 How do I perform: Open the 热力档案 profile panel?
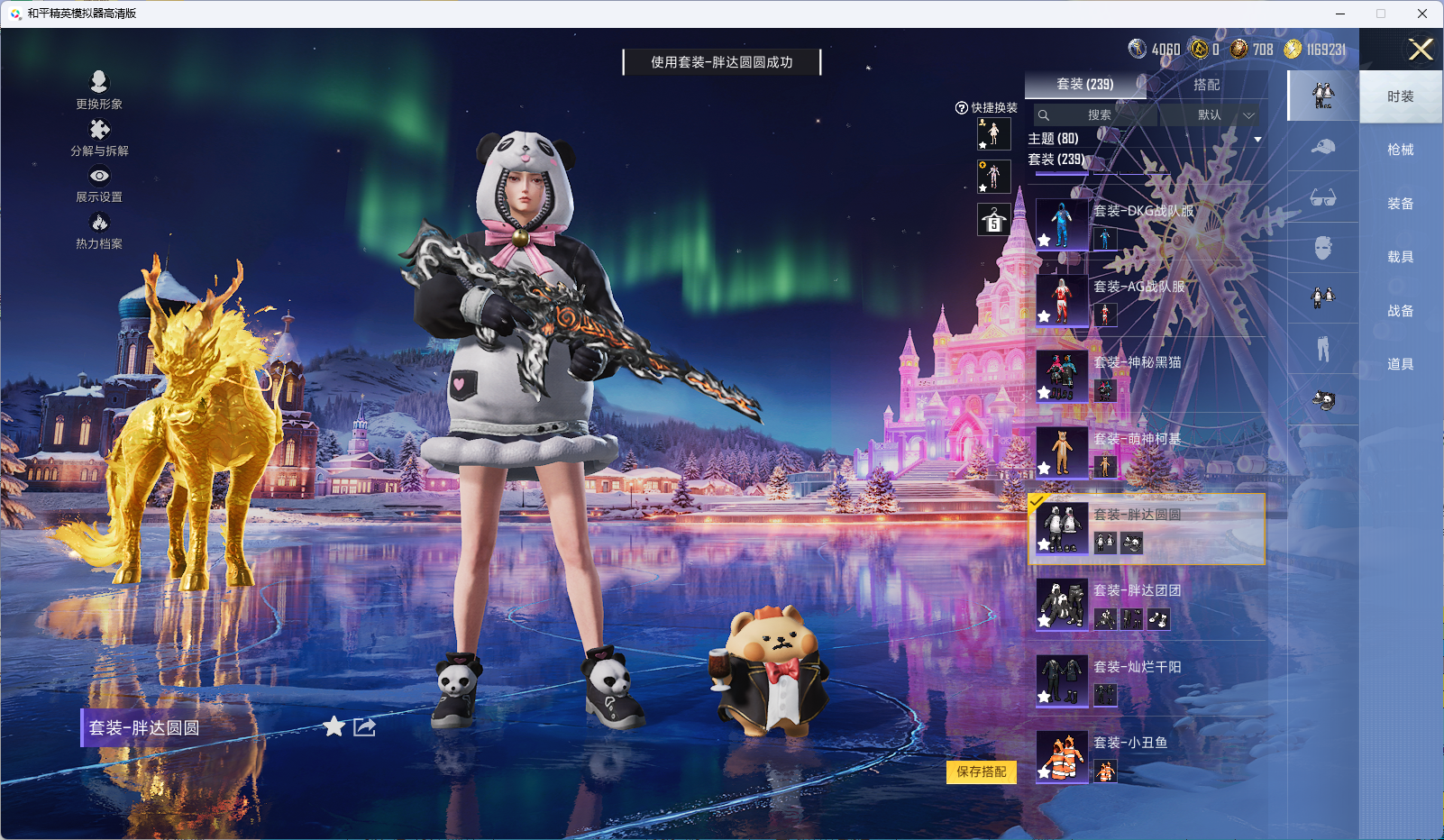99,231
